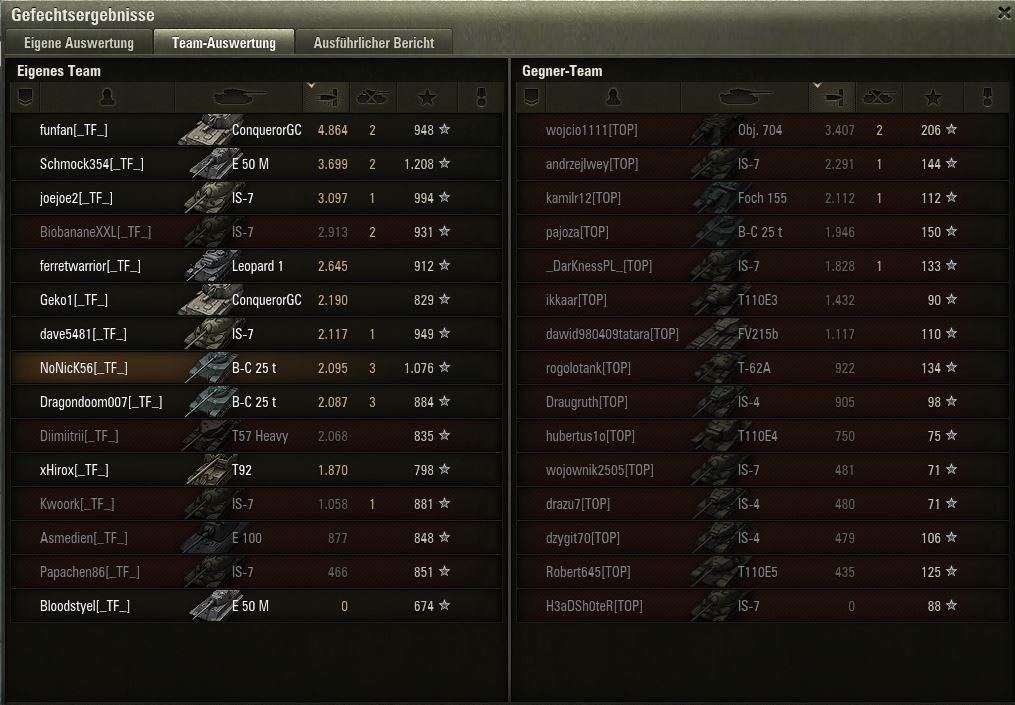1015x705 pixels.
Task: Open the Ausführlicher Bericht tab
Action: click(x=373, y=43)
